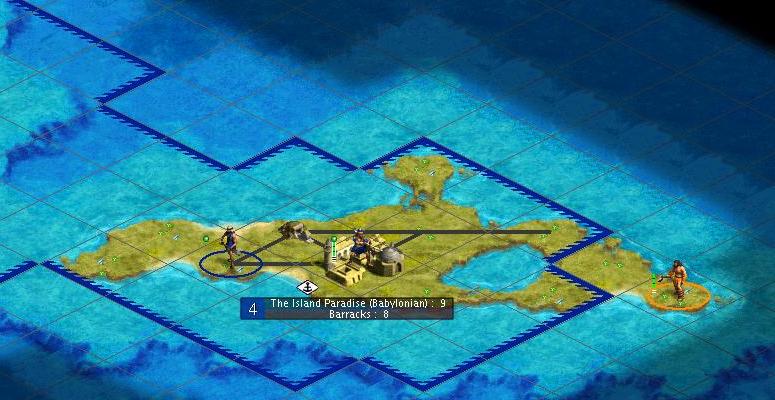Select the worker standing in the blue ring
Viewport: 775px width, 400px height.
click(231, 248)
